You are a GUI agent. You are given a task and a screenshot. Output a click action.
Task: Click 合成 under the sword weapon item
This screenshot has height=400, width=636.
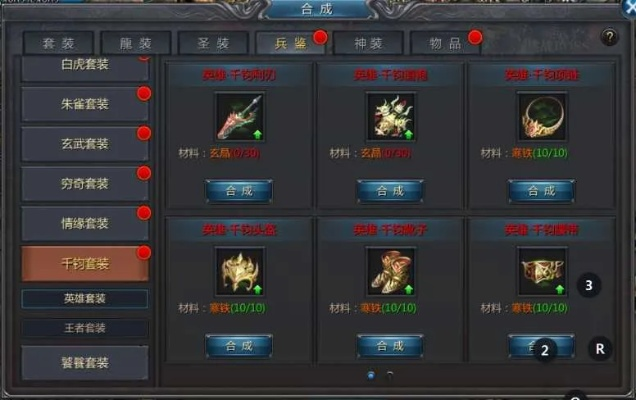pyautogui.click(x=239, y=190)
